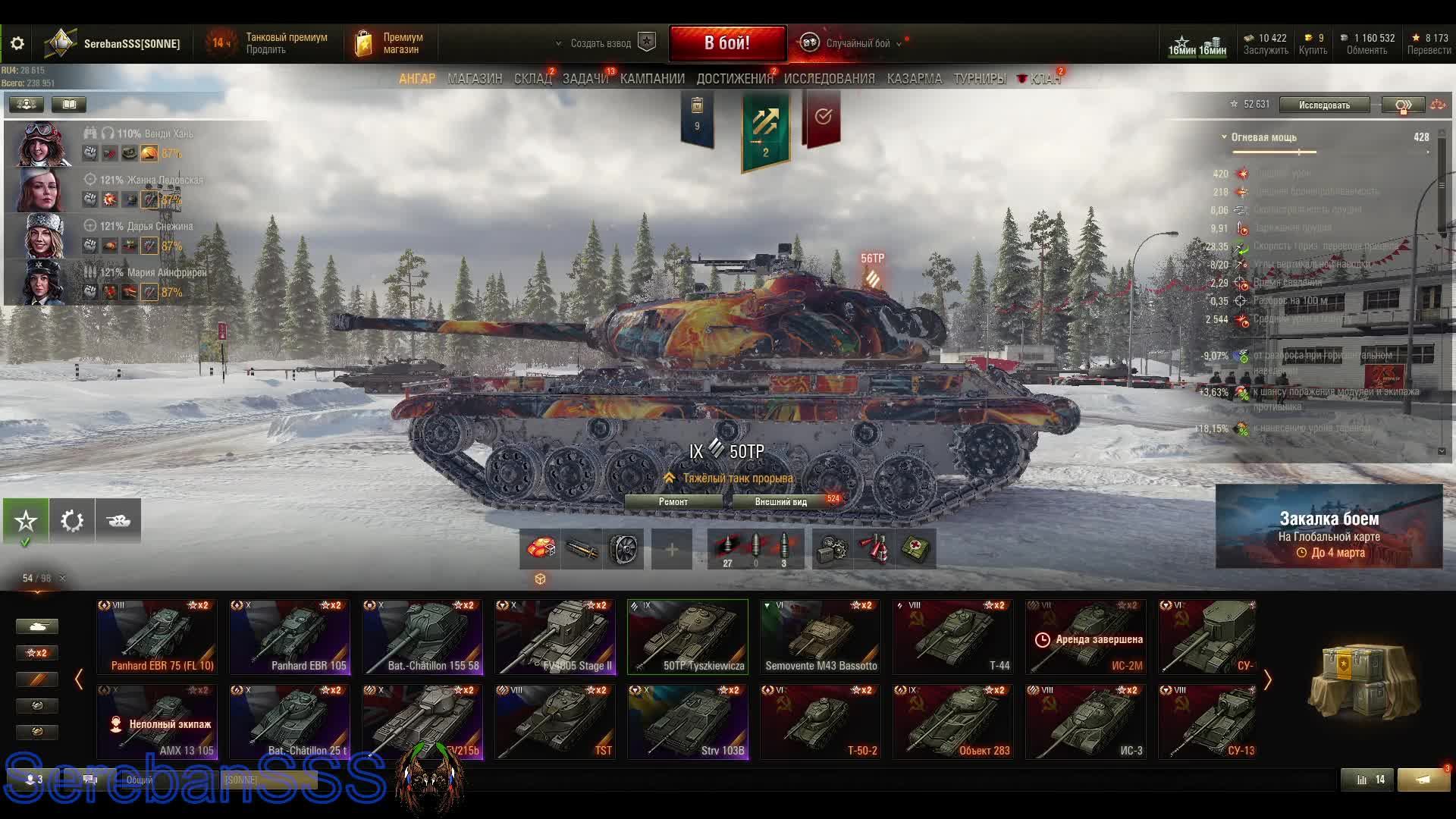
Task: Go to the ЗАДАЧИ tab
Action: click(585, 79)
